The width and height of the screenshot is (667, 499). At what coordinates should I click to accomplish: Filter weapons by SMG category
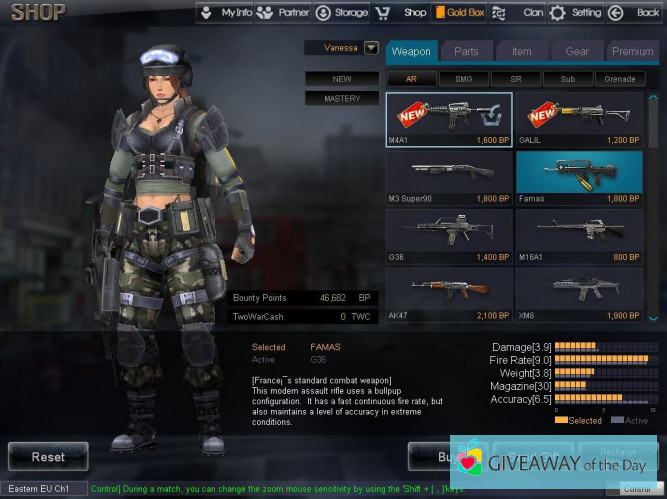[463, 79]
